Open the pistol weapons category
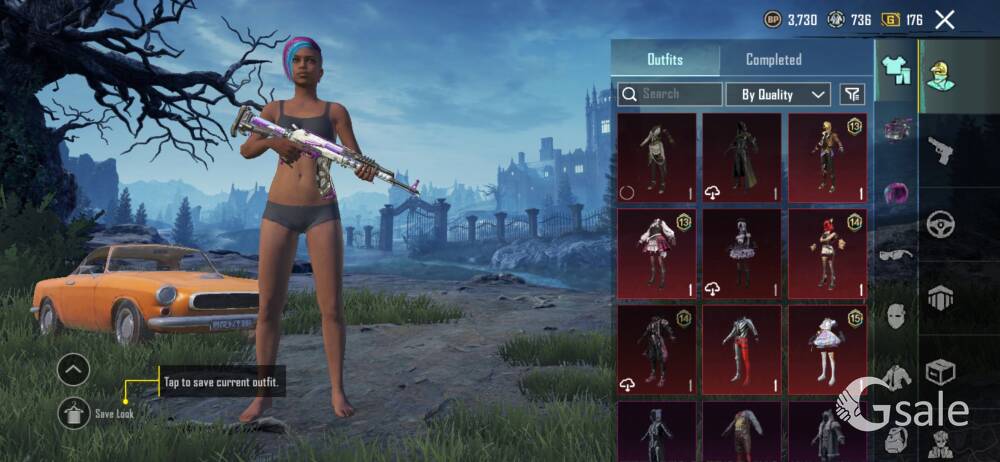1000x462 pixels. click(940, 150)
